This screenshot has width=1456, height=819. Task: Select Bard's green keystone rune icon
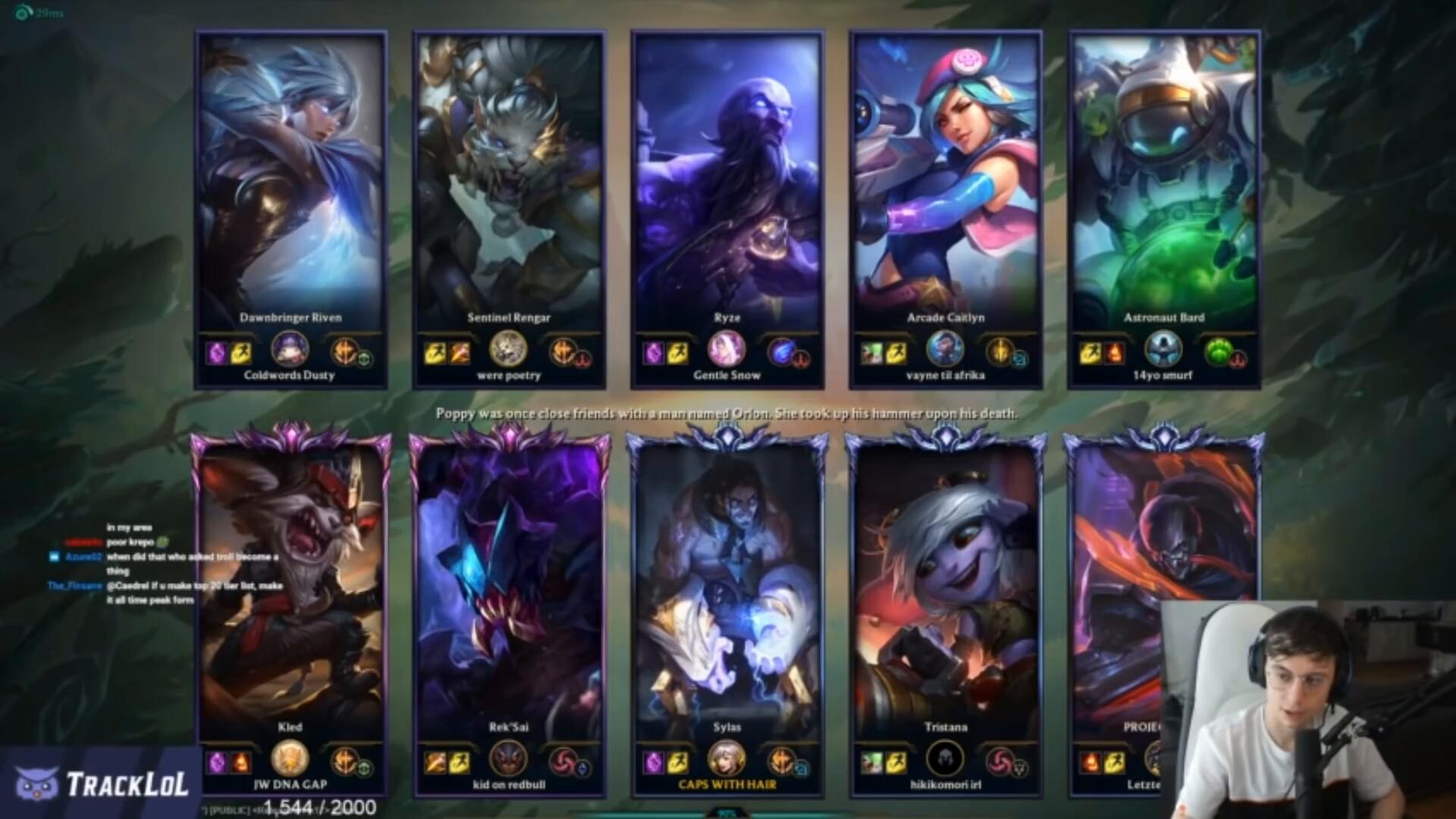click(1218, 351)
